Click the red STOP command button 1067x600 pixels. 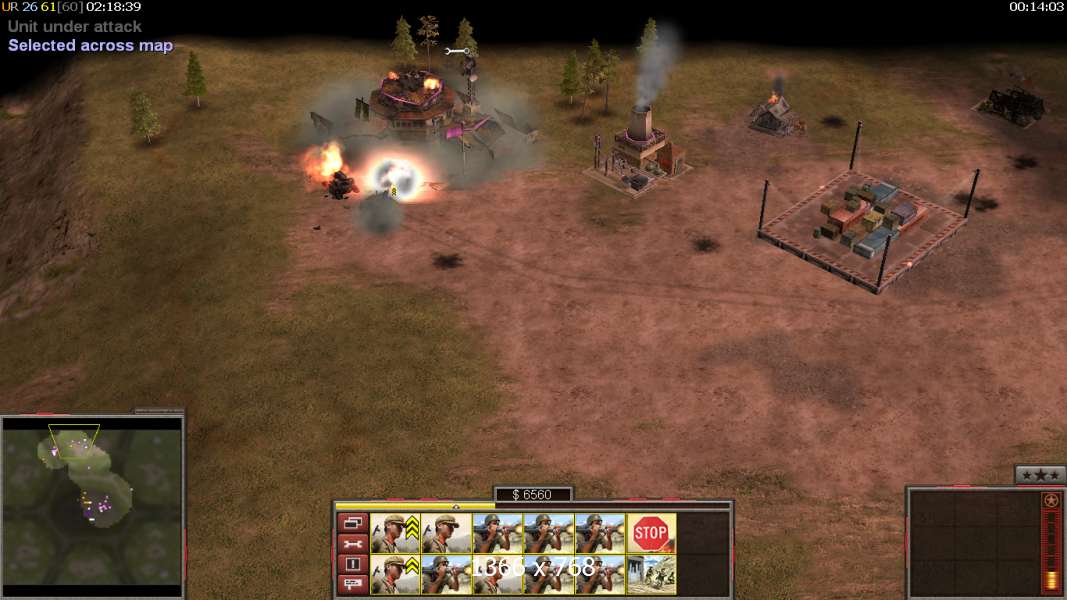tap(651, 533)
